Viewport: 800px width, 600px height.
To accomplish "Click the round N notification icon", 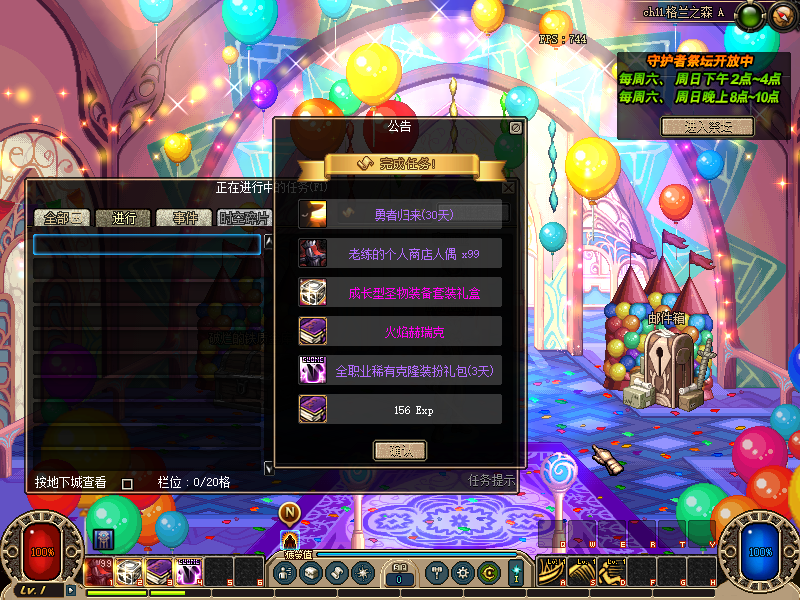I will pyautogui.click(x=290, y=513).
